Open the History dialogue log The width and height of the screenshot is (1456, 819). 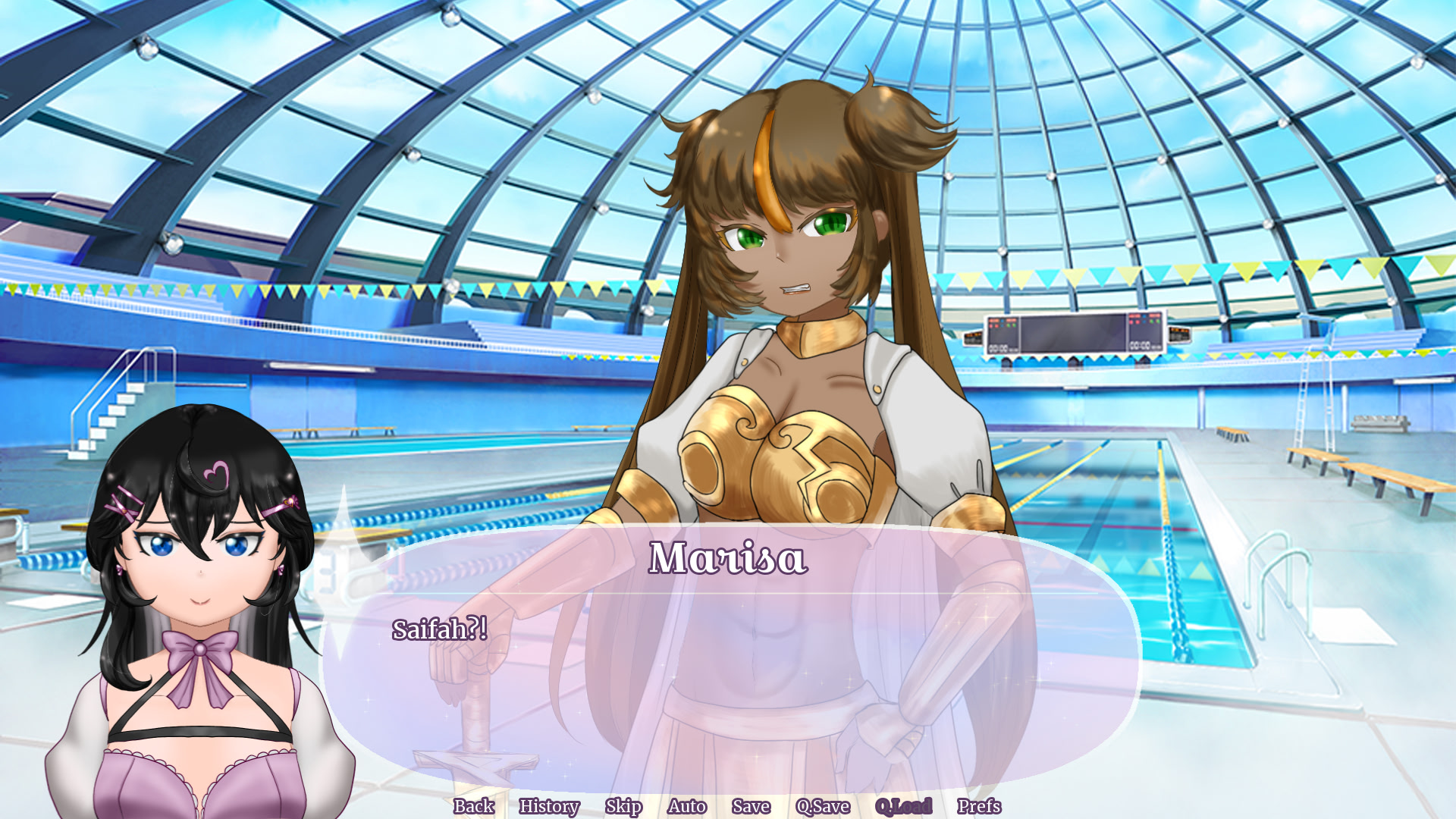[x=550, y=808]
